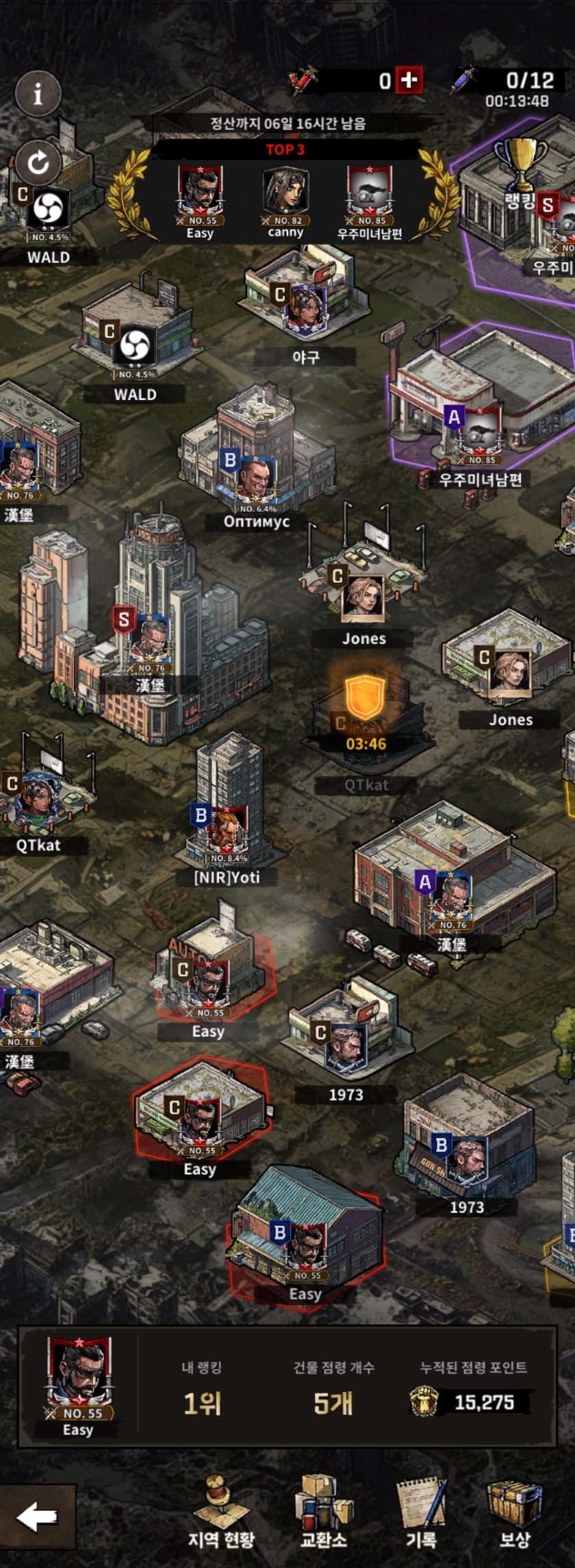Viewport: 575px width, 1568px height.
Task: Open the info button
Action: (x=38, y=93)
